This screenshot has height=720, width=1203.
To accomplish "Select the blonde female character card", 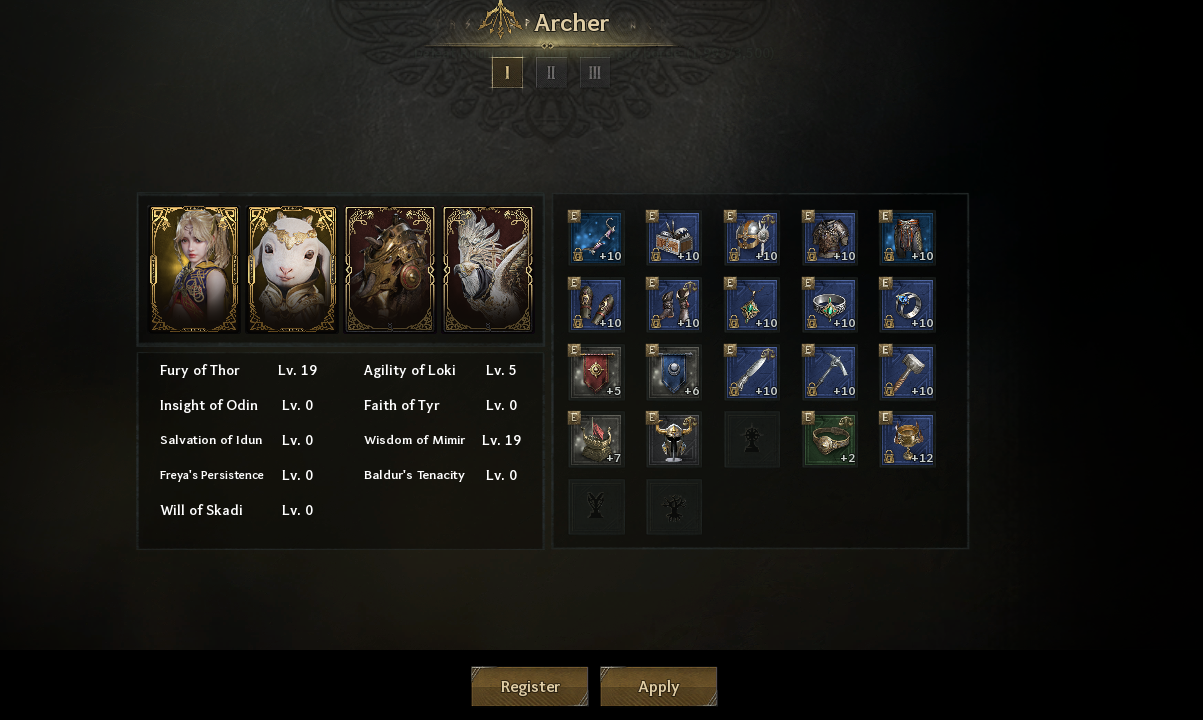I will point(194,269).
